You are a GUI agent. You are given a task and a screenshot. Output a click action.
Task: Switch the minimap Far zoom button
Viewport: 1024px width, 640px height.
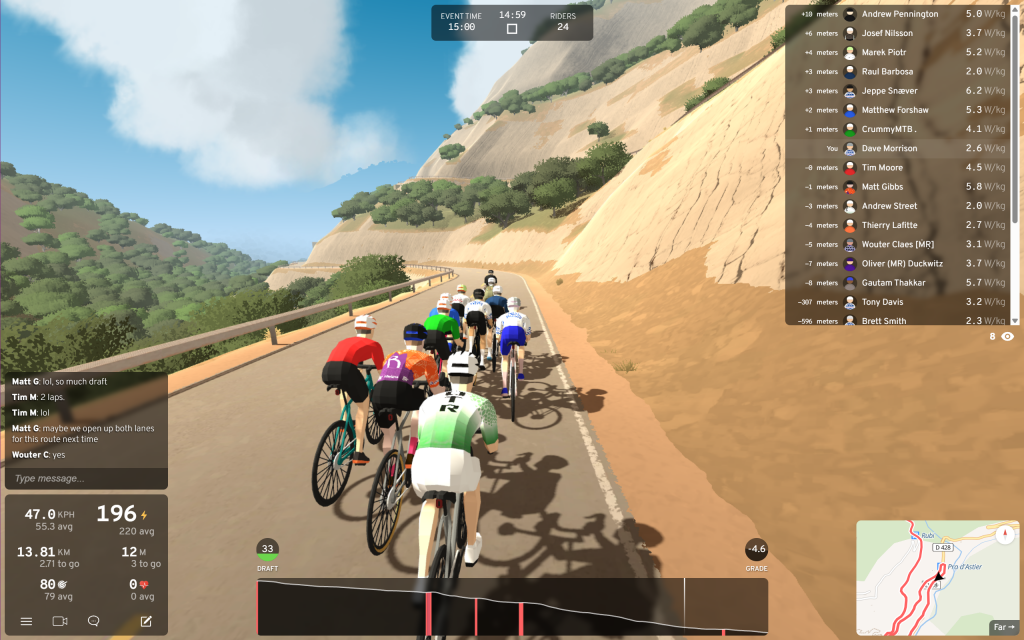pos(1002,627)
